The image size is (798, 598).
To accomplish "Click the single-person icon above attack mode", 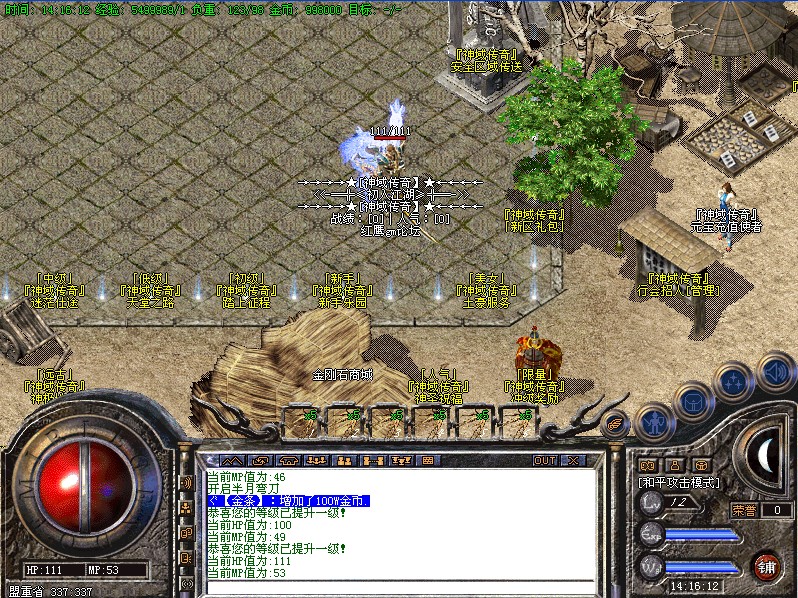I will [x=675, y=465].
